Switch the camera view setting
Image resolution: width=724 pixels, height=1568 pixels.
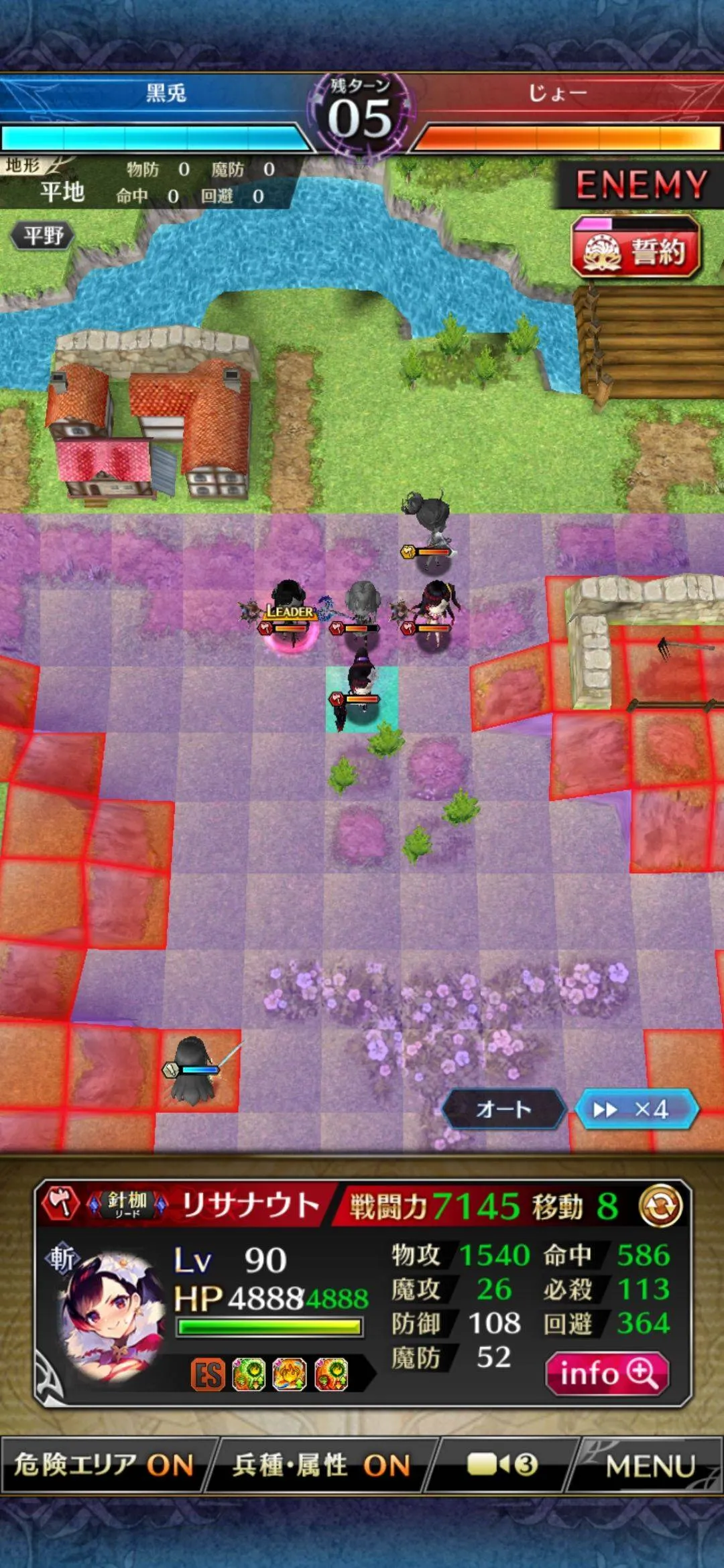(x=501, y=1465)
